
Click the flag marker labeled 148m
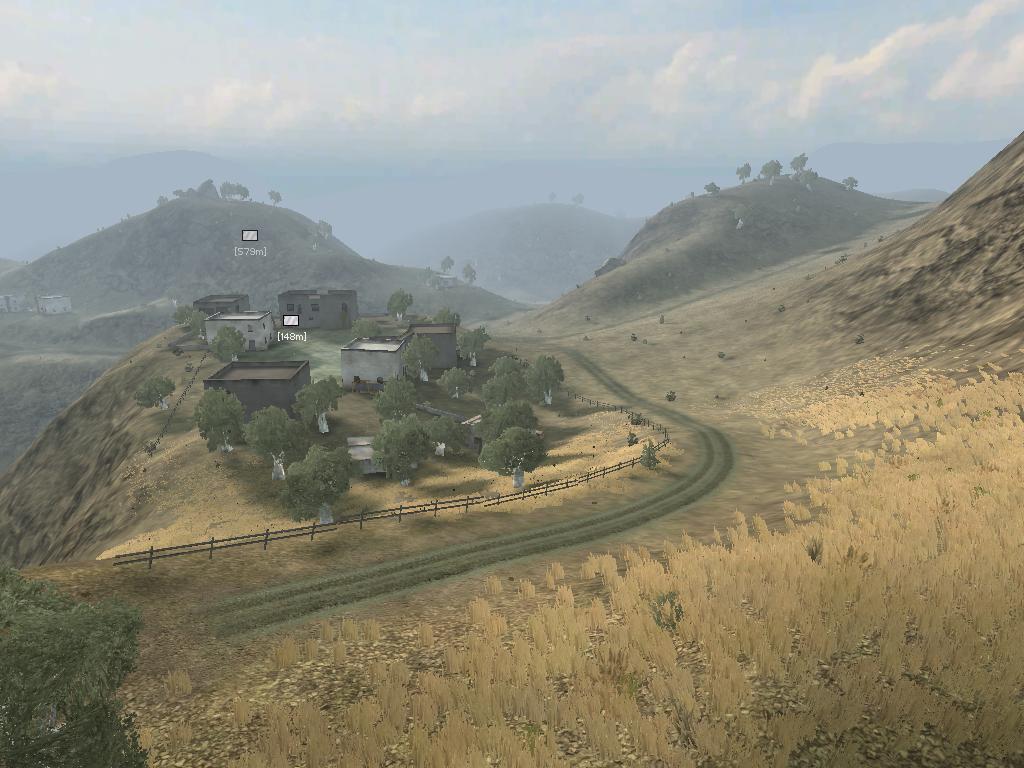[291, 320]
